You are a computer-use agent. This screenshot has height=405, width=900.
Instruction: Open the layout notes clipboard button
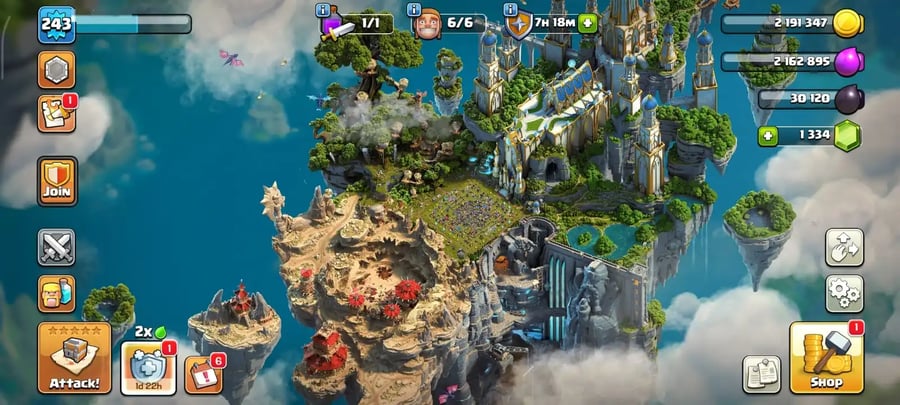point(761,374)
